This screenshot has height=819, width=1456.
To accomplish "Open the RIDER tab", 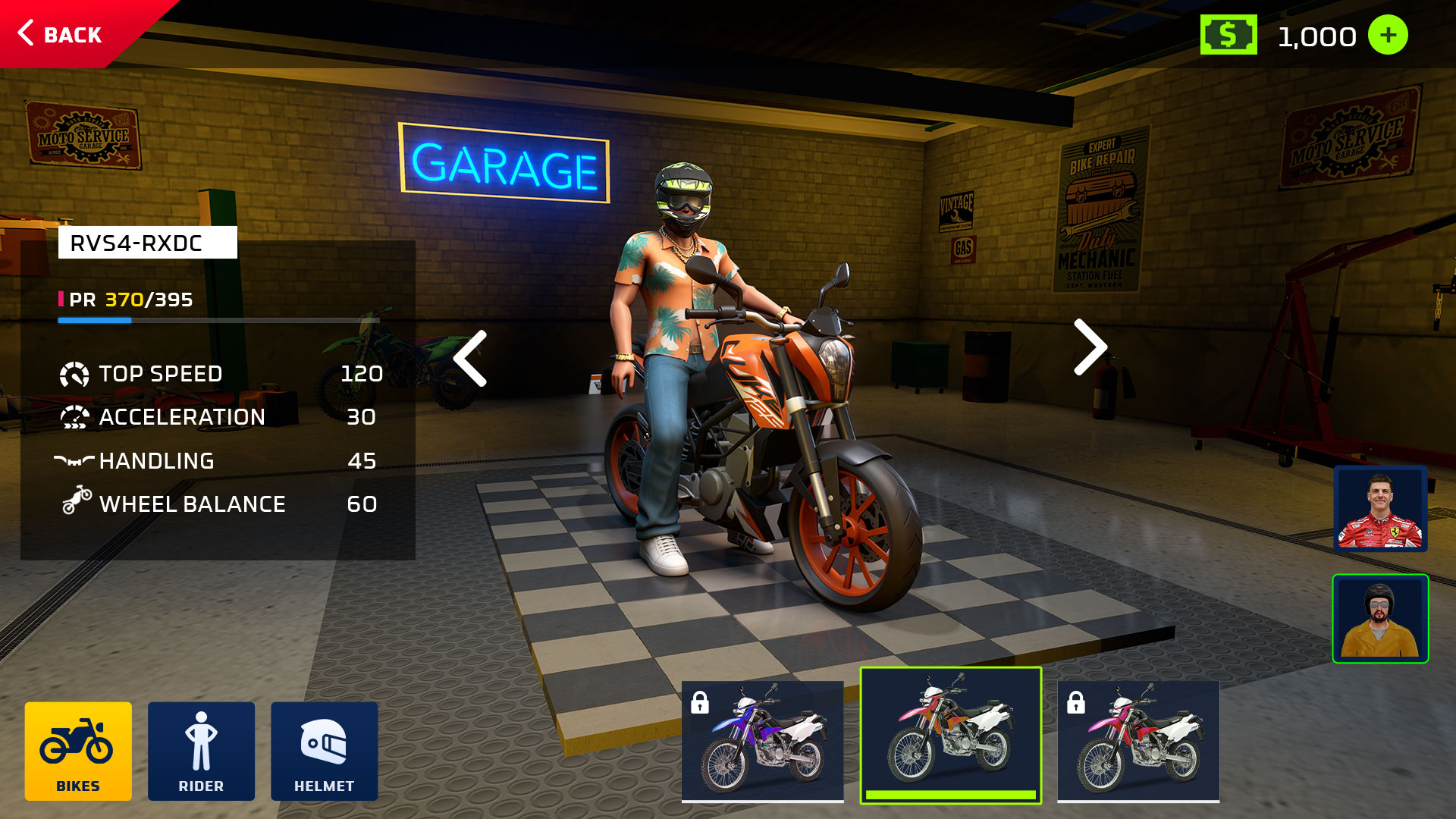I will [x=201, y=751].
